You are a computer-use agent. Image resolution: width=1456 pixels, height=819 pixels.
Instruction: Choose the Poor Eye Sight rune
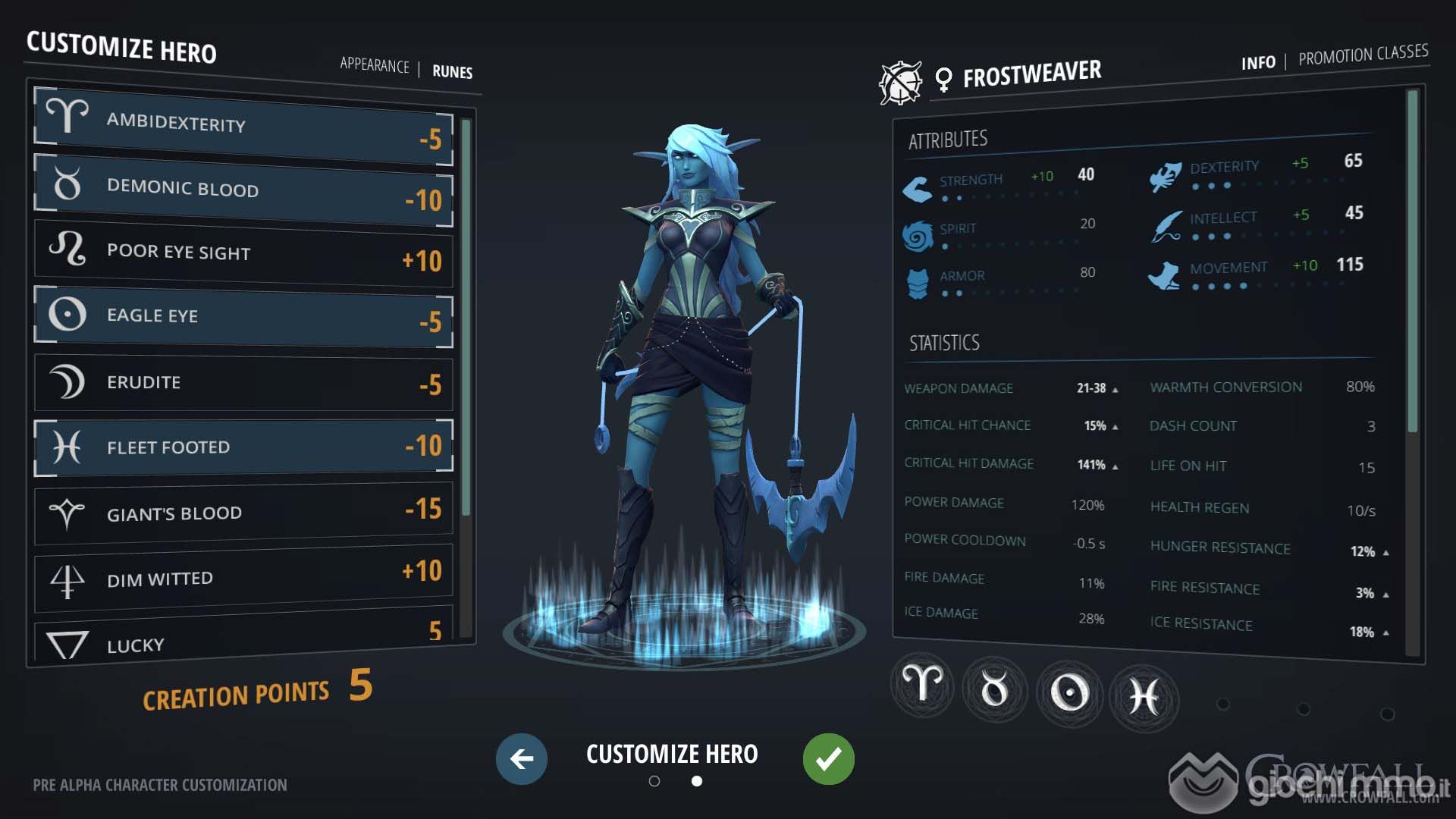click(243, 253)
